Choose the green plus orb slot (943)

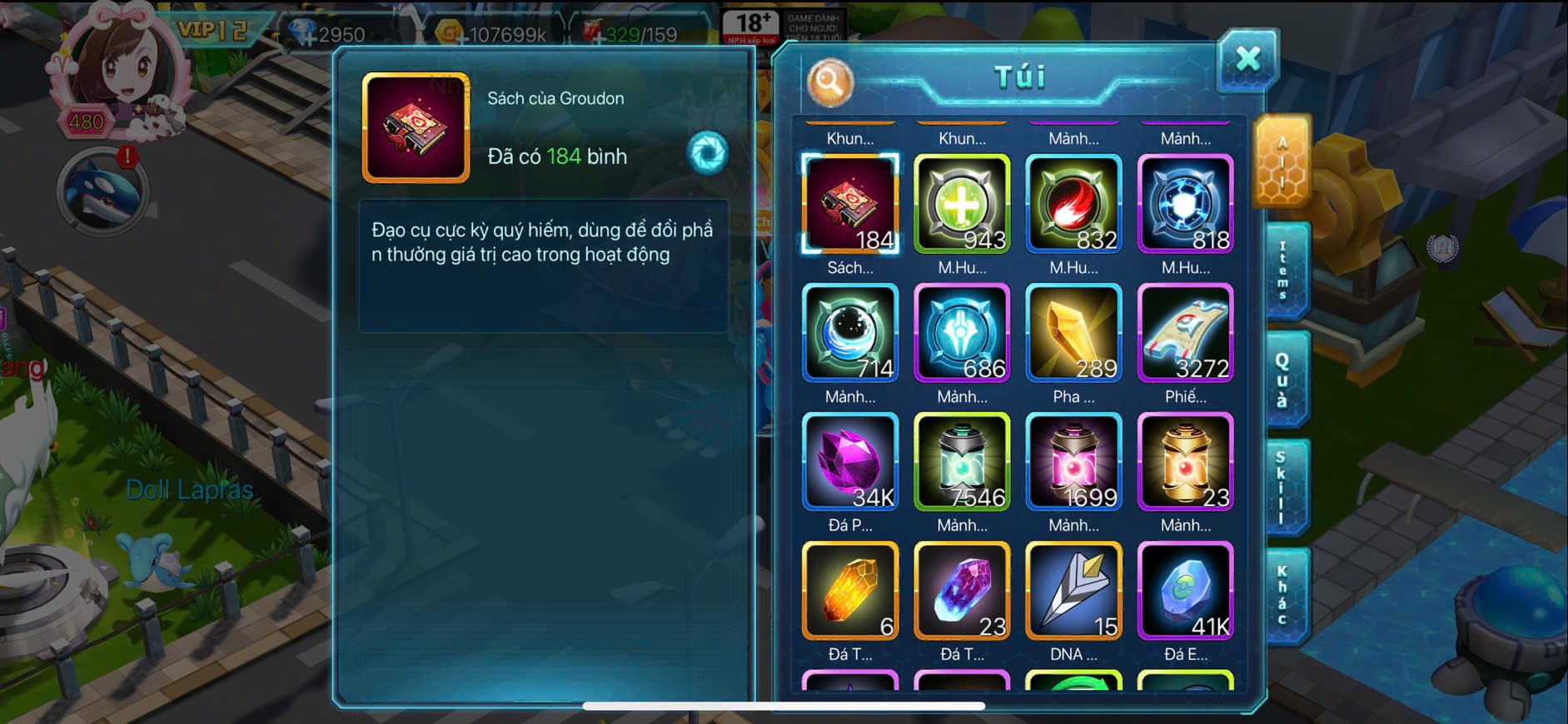(962, 203)
